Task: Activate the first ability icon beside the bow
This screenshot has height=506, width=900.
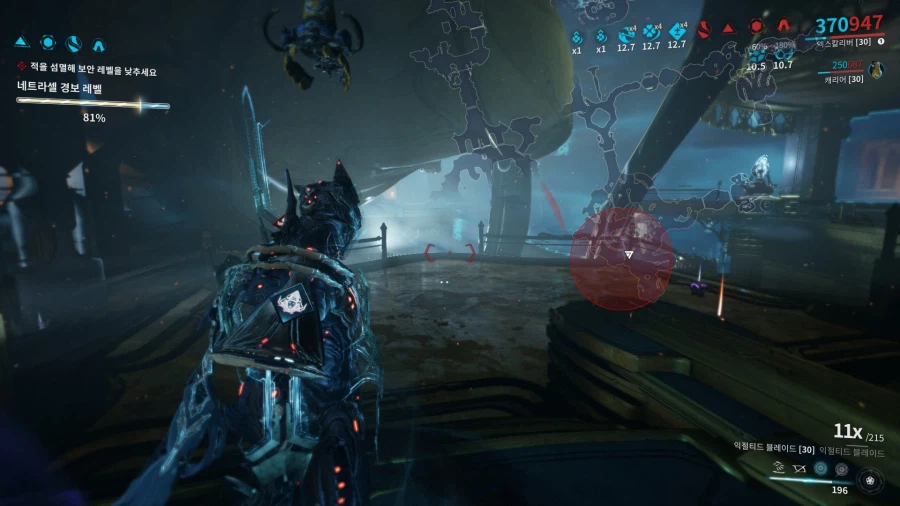Action: (777, 467)
